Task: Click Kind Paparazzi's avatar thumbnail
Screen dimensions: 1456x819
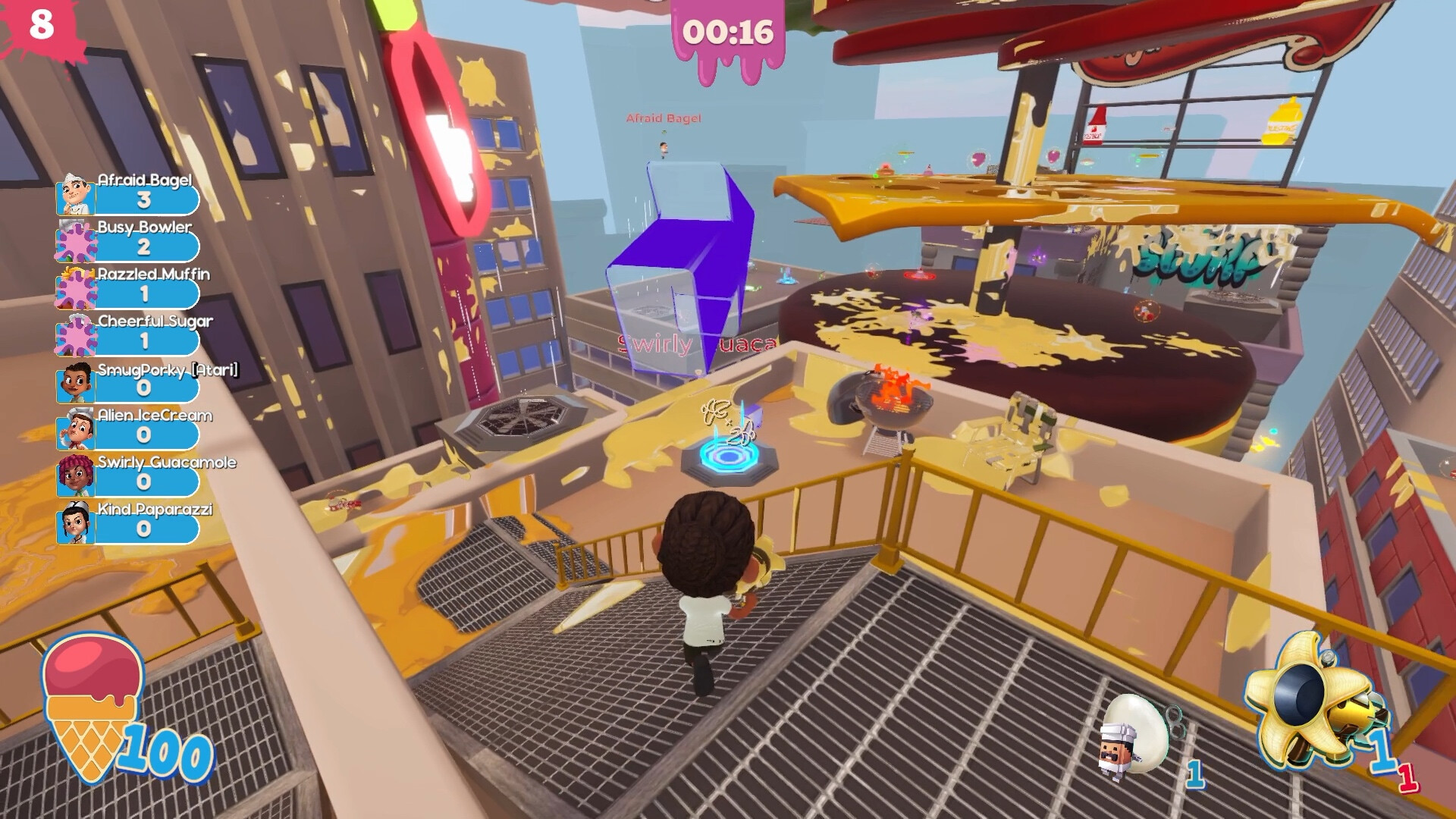Action: click(x=74, y=525)
